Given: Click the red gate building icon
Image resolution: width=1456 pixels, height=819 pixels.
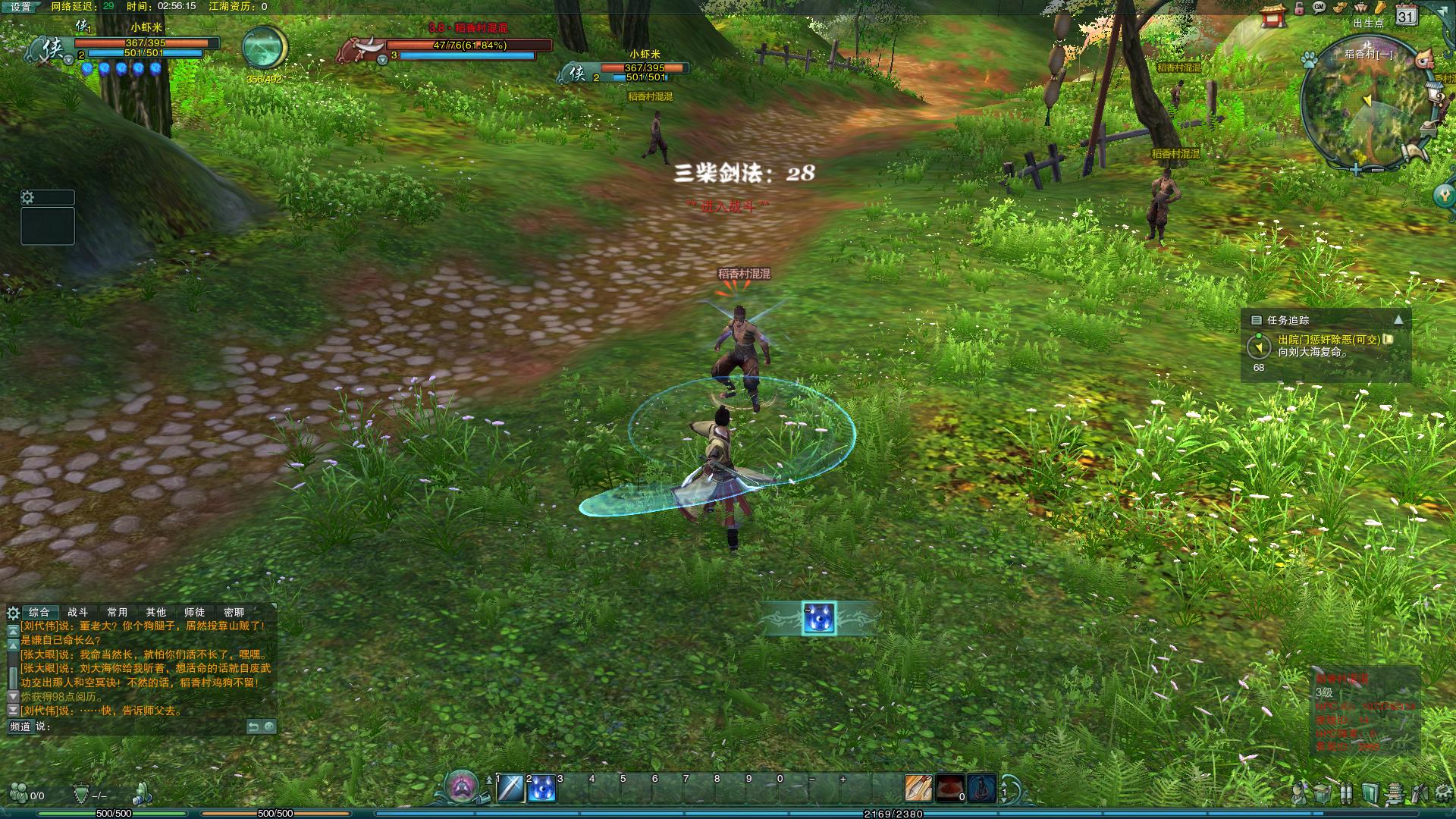Looking at the screenshot, I should point(1273,15).
